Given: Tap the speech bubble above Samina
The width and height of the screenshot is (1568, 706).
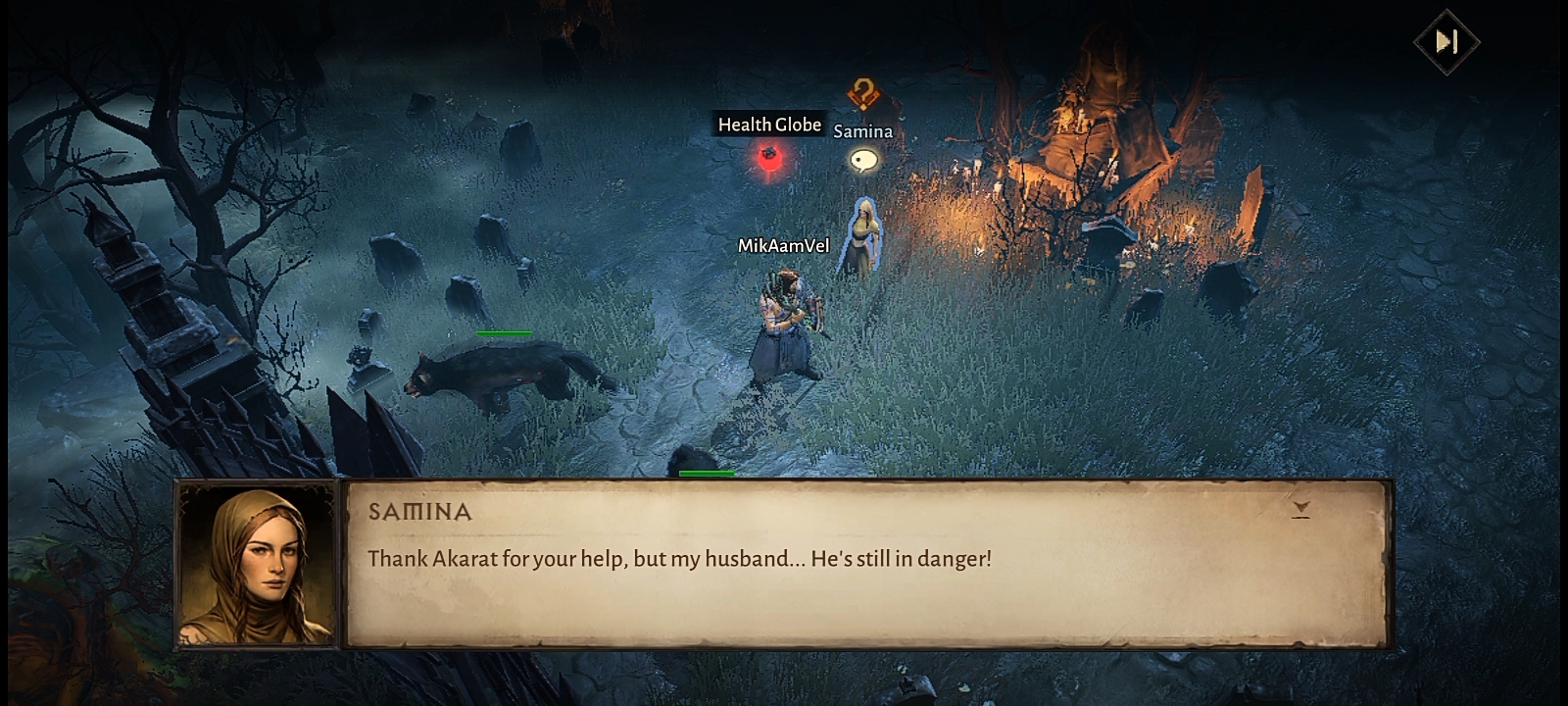Looking at the screenshot, I should (x=863, y=160).
